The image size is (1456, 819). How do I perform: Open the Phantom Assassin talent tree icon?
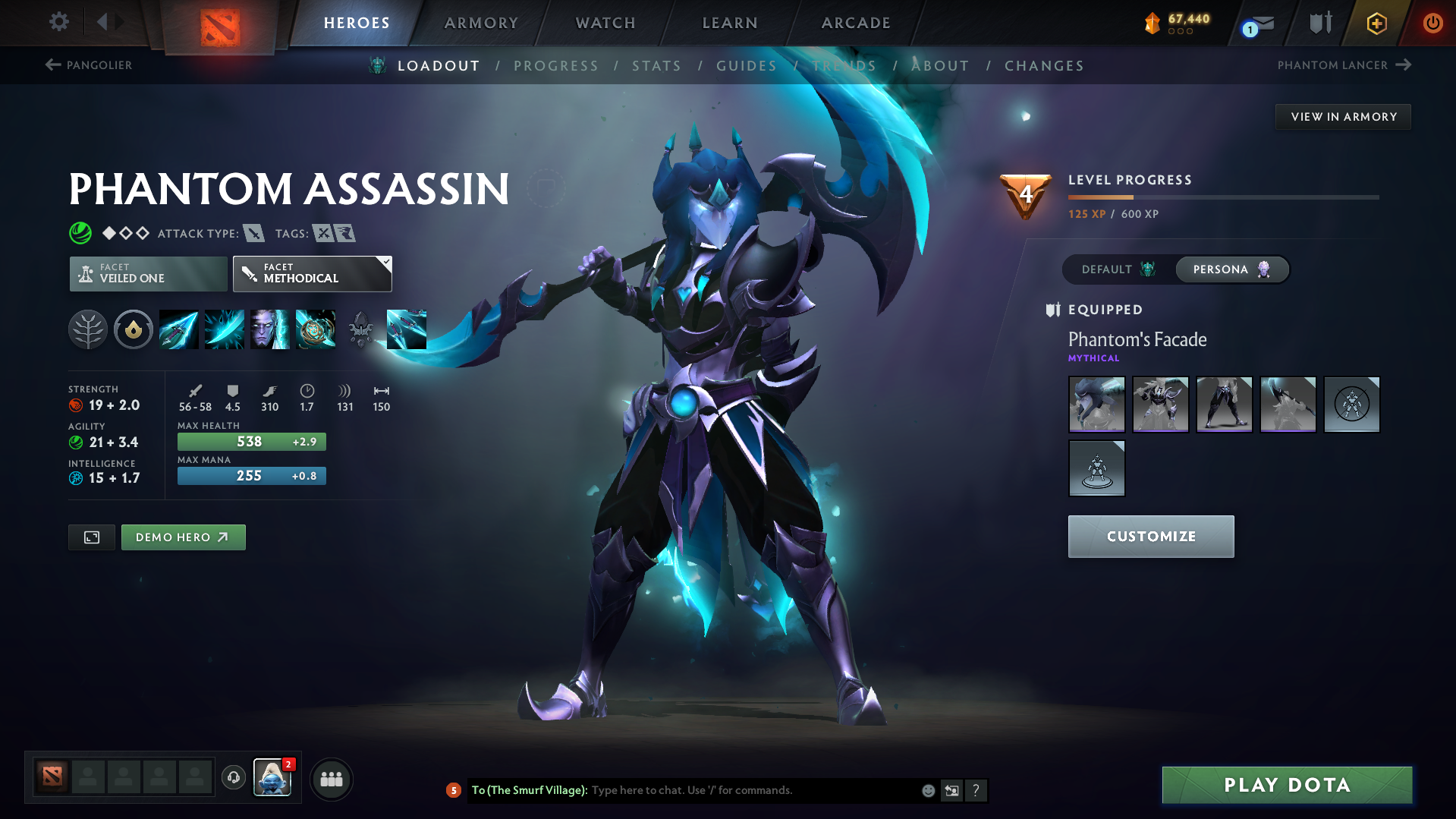[x=88, y=329]
